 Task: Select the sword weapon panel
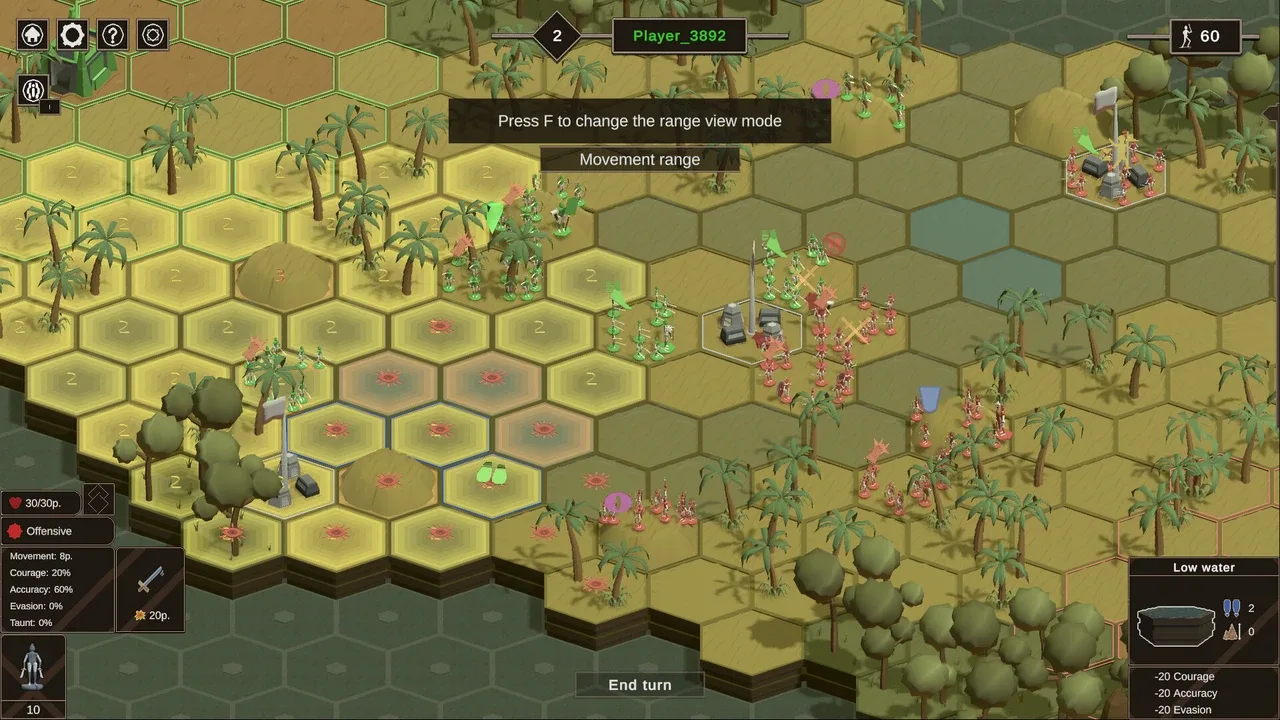pyautogui.click(x=151, y=588)
